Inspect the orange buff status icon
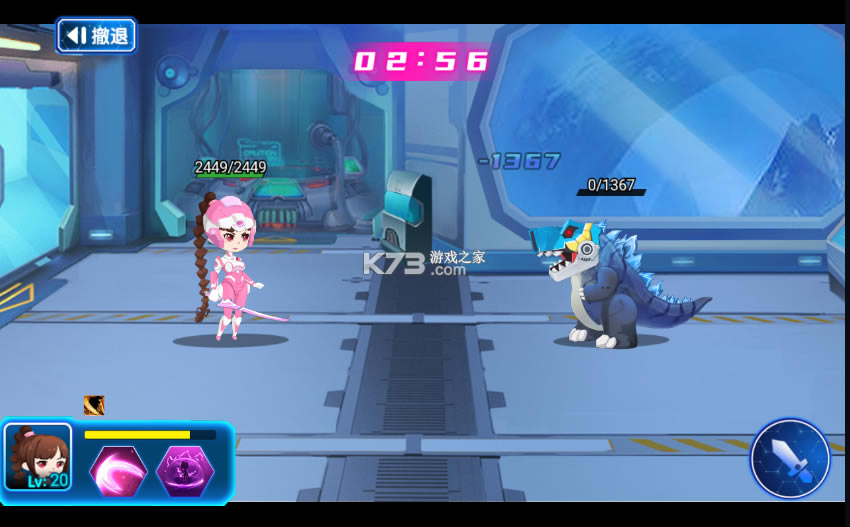Viewport: 850px width, 527px height. [x=94, y=405]
